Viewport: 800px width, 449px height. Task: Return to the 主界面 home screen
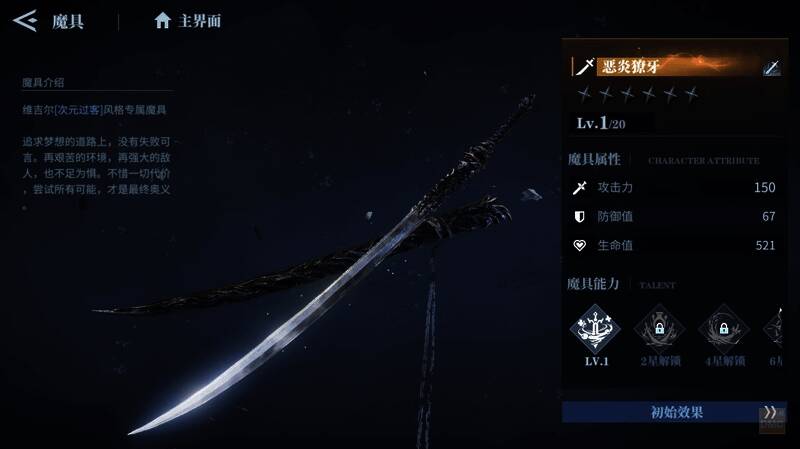pyautogui.click(x=188, y=21)
